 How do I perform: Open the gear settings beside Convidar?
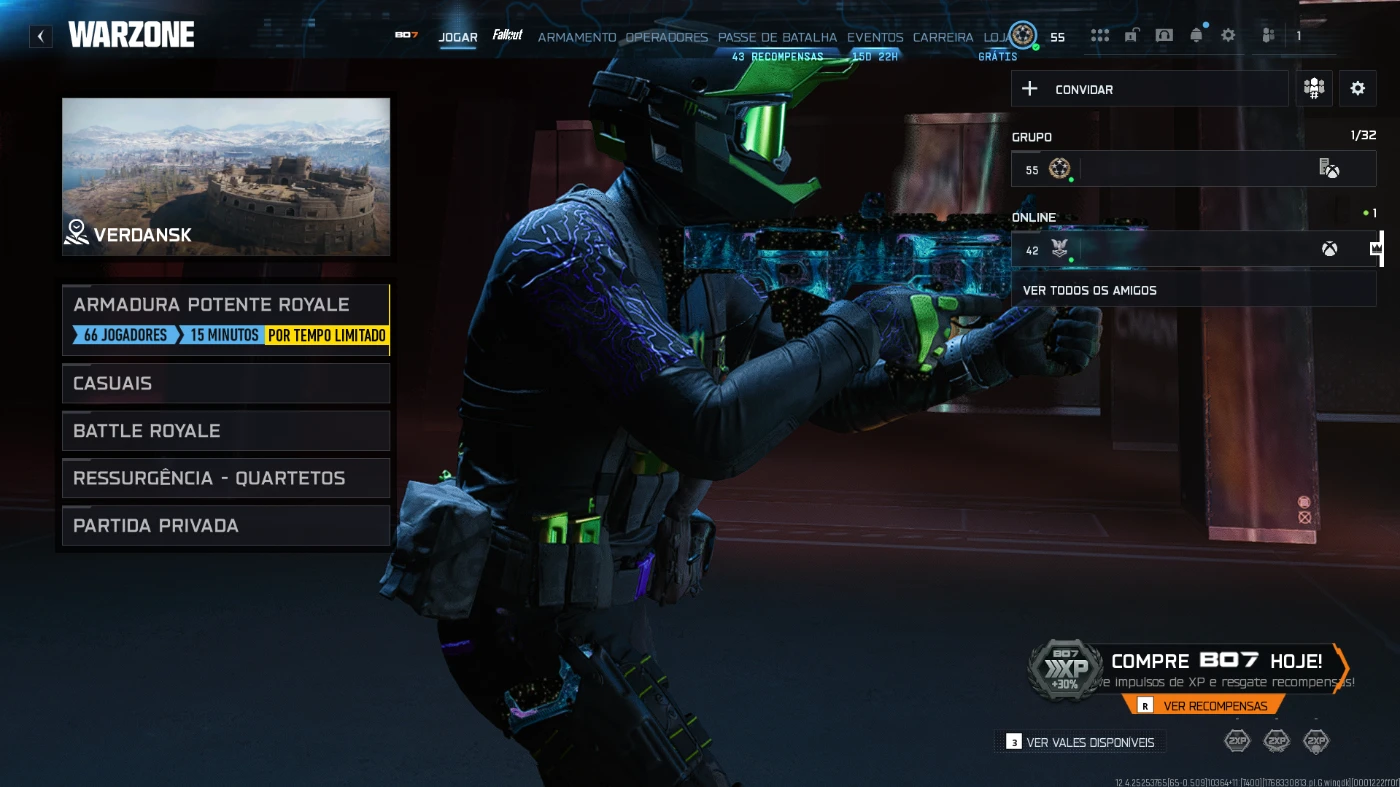[1357, 89]
